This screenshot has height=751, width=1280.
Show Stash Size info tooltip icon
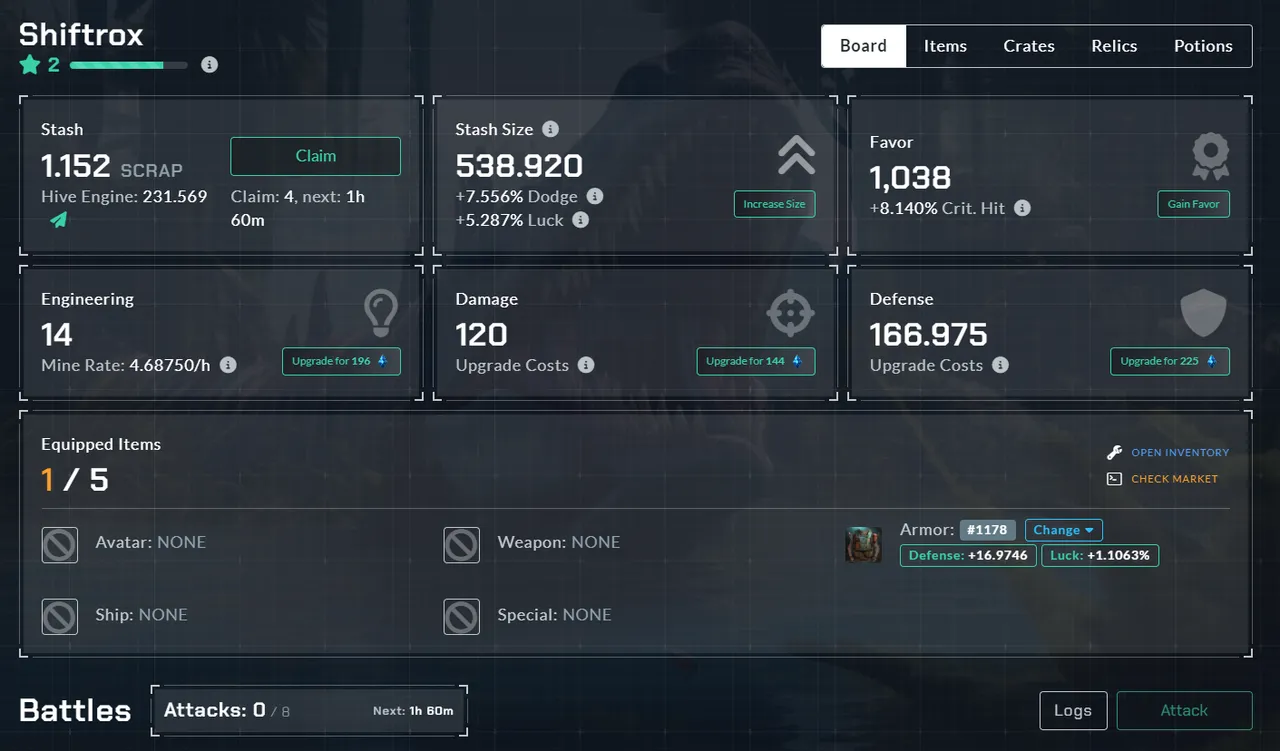pyautogui.click(x=550, y=129)
